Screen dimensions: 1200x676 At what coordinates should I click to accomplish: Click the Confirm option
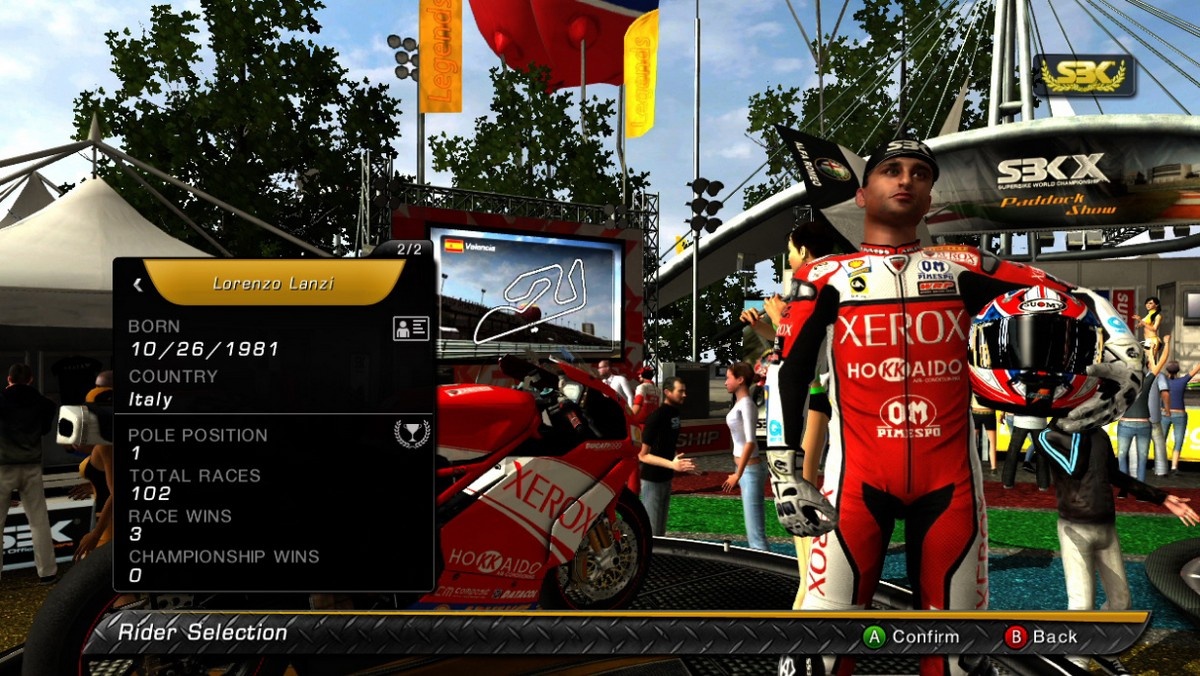tap(911, 636)
